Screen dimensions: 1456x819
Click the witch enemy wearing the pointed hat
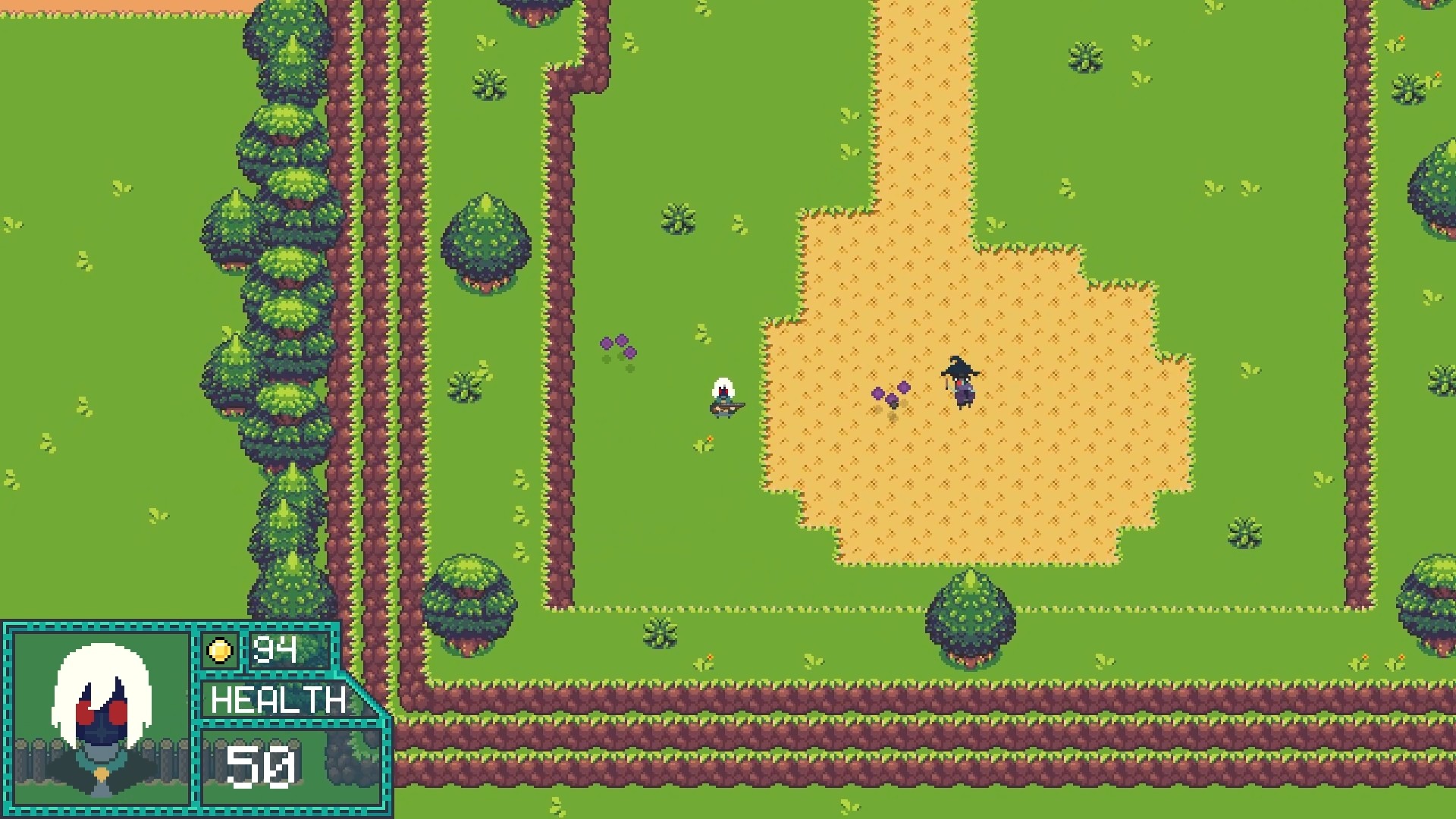(x=960, y=379)
